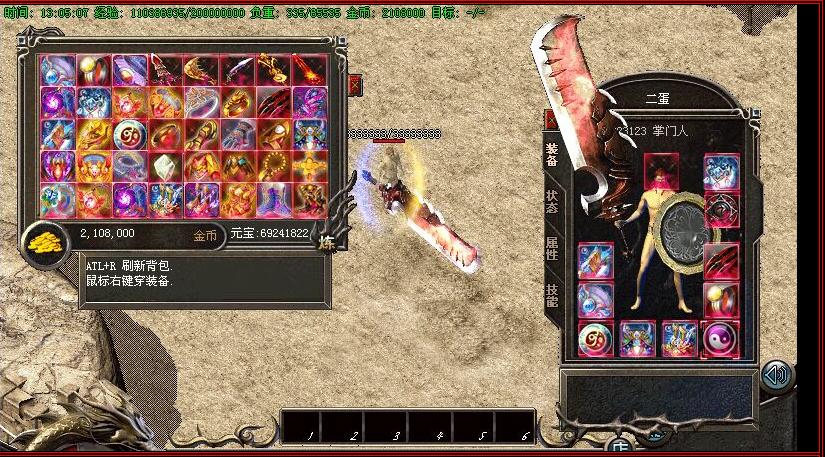The width and height of the screenshot is (825, 457).
Task: Open the 炼 refine button
Action: pos(326,241)
